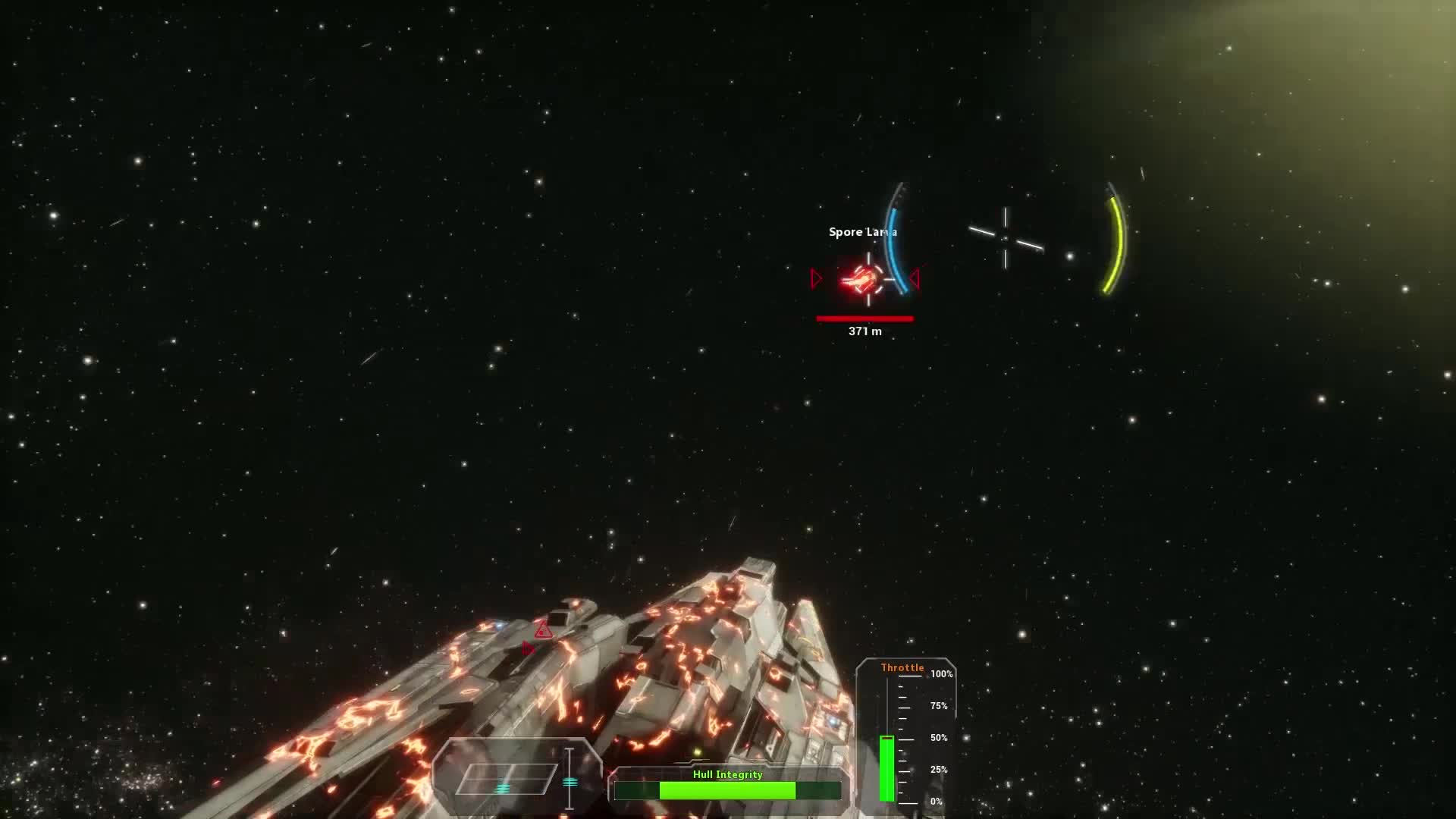Click the blue sensor marker on the hull

(497, 626)
